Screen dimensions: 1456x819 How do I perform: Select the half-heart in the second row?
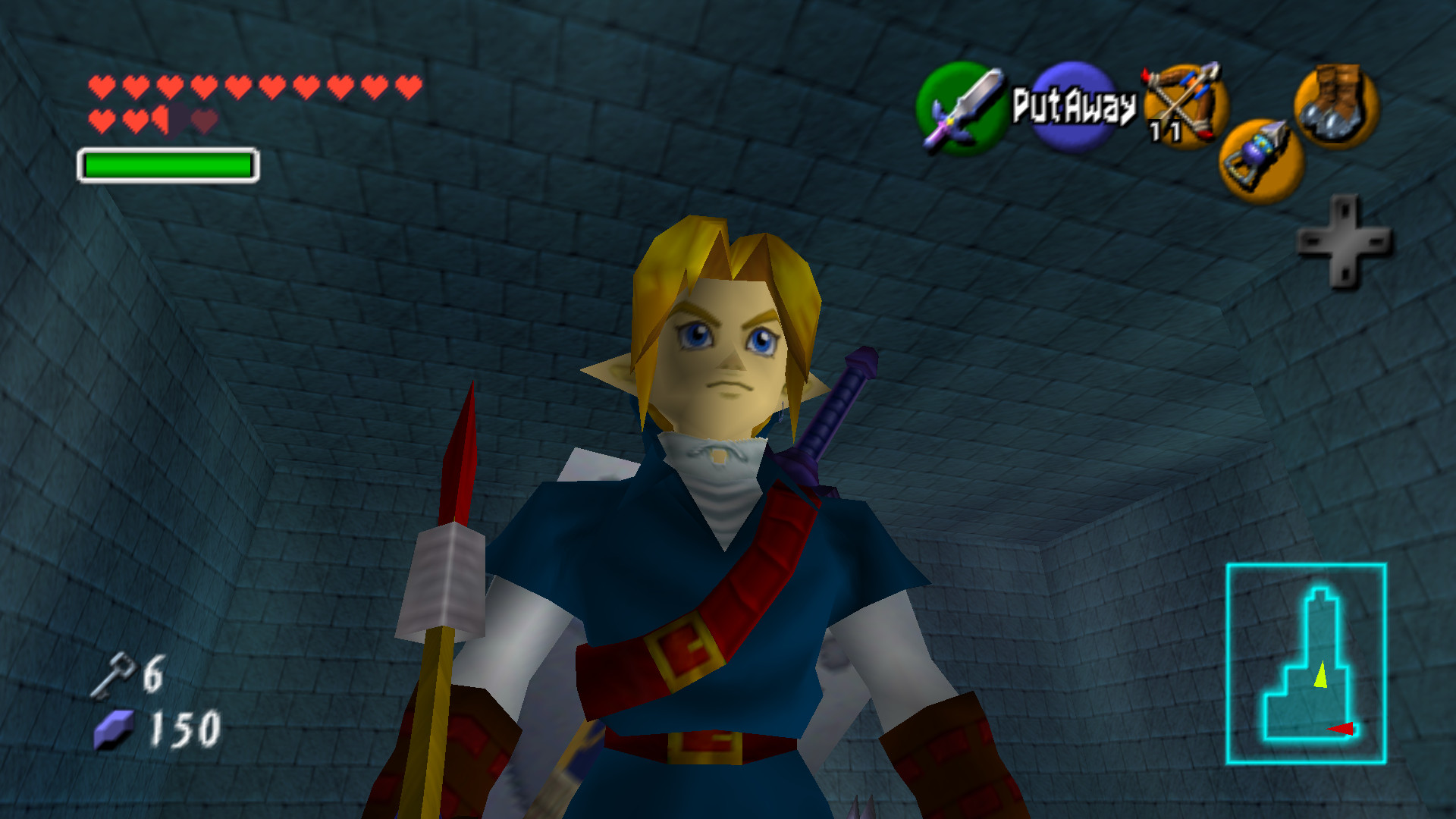pos(162,118)
